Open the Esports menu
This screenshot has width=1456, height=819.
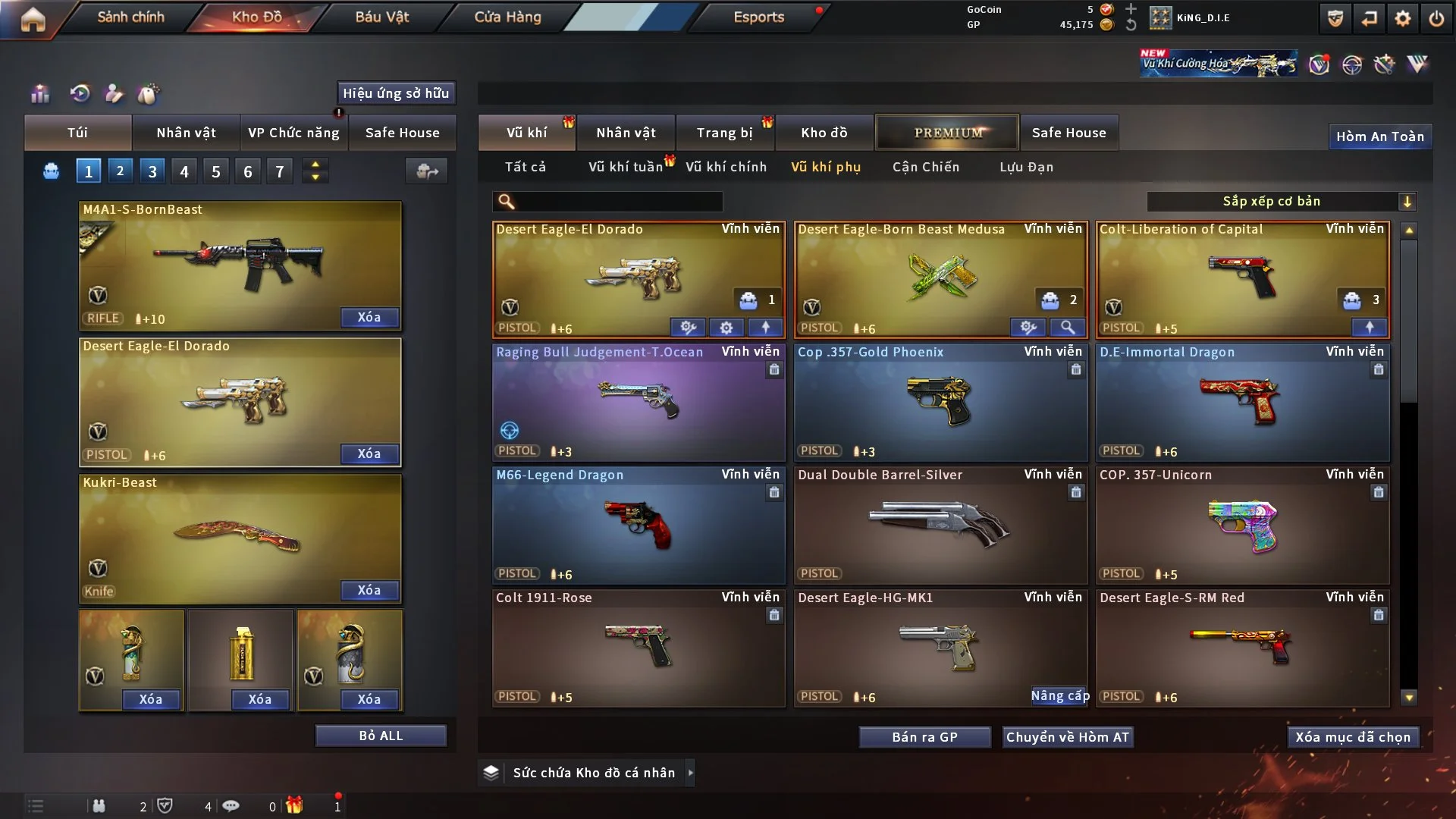click(758, 17)
